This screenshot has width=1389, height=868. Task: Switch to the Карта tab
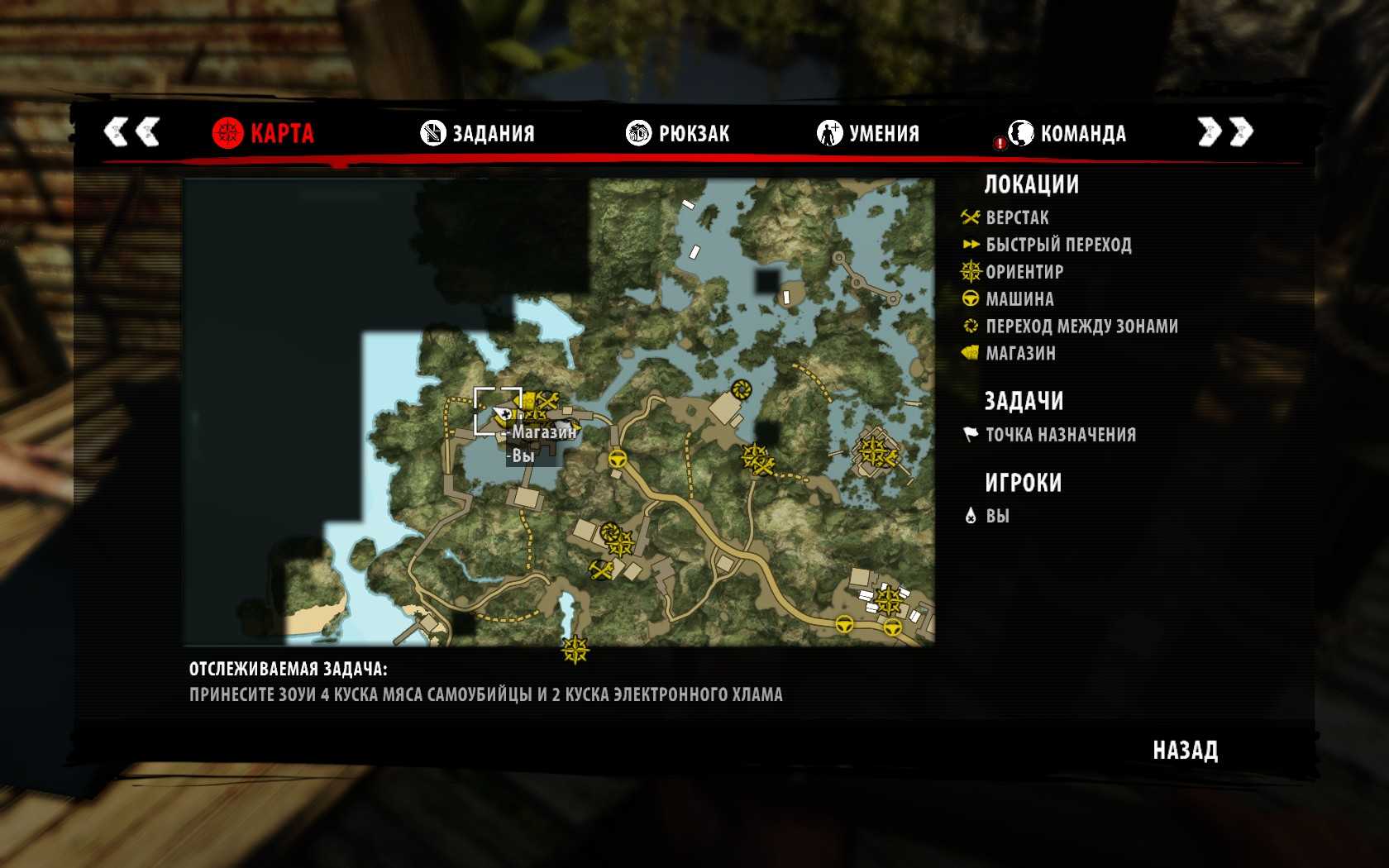pyautogui.click(x=264, y=133)
